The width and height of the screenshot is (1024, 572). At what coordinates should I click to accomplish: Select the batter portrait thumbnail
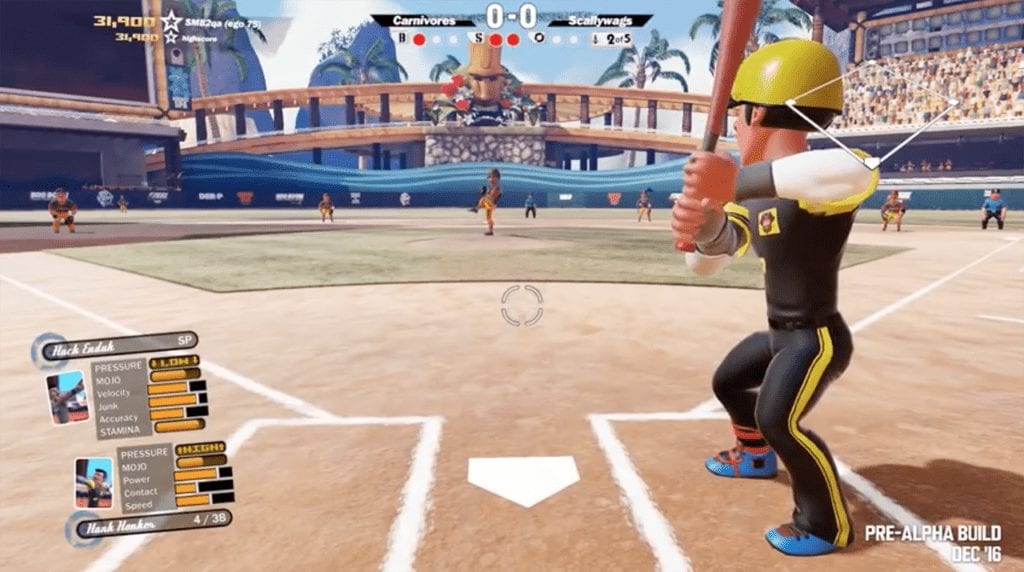[94, 483]
